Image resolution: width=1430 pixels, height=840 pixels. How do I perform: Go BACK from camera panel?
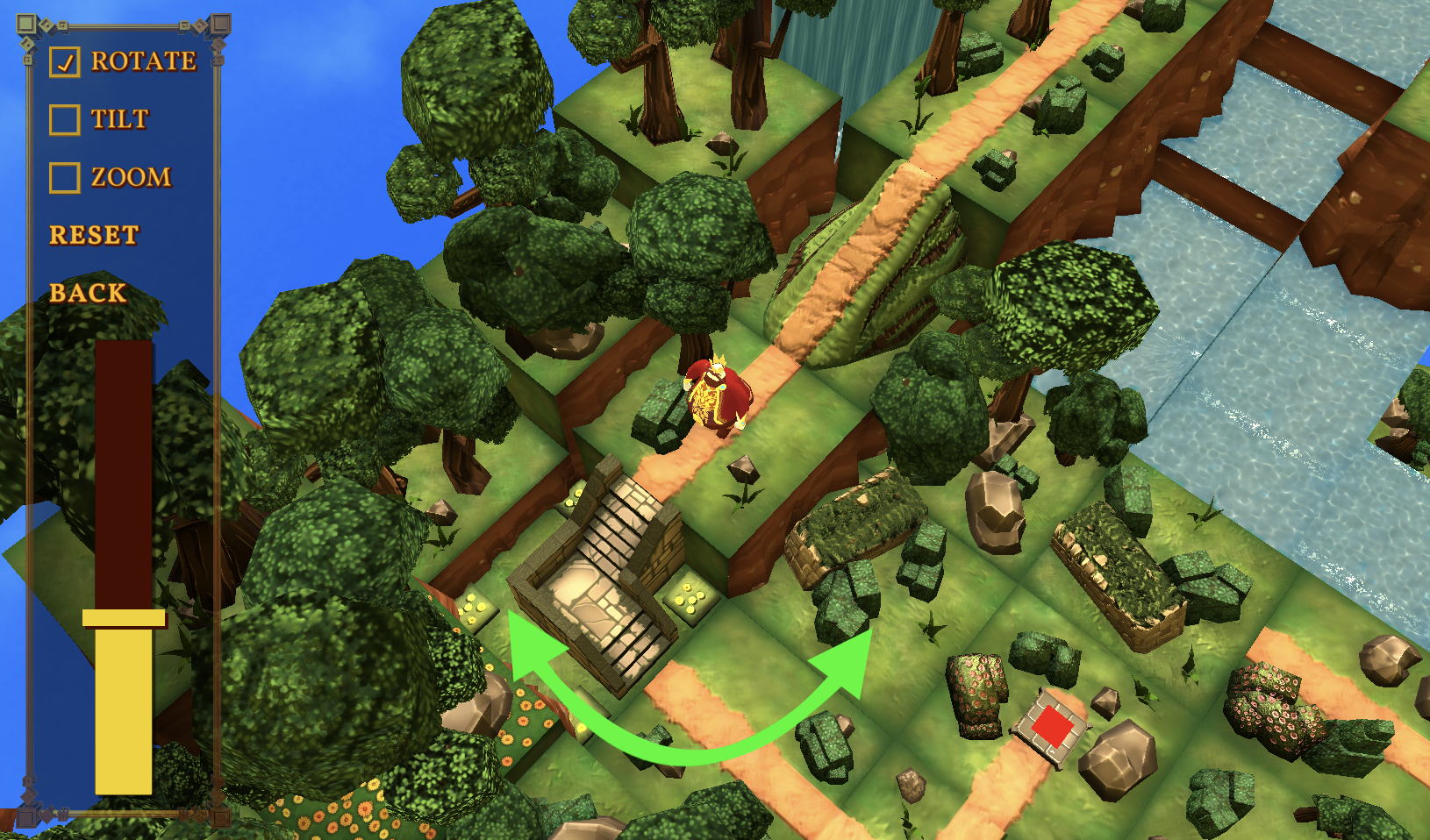click(88, 293)
